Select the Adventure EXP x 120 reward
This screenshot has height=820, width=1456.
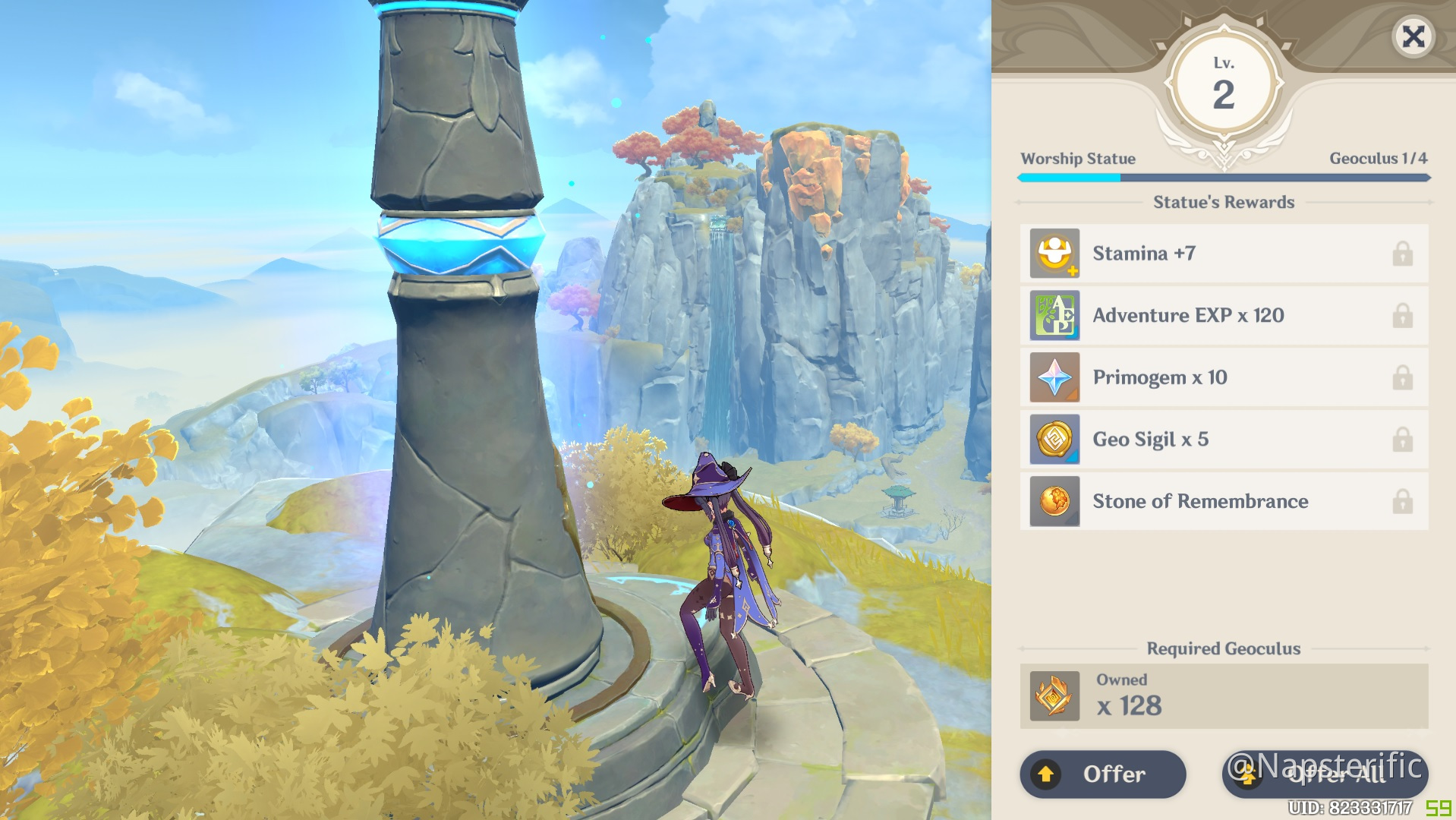coord(1223,316)
